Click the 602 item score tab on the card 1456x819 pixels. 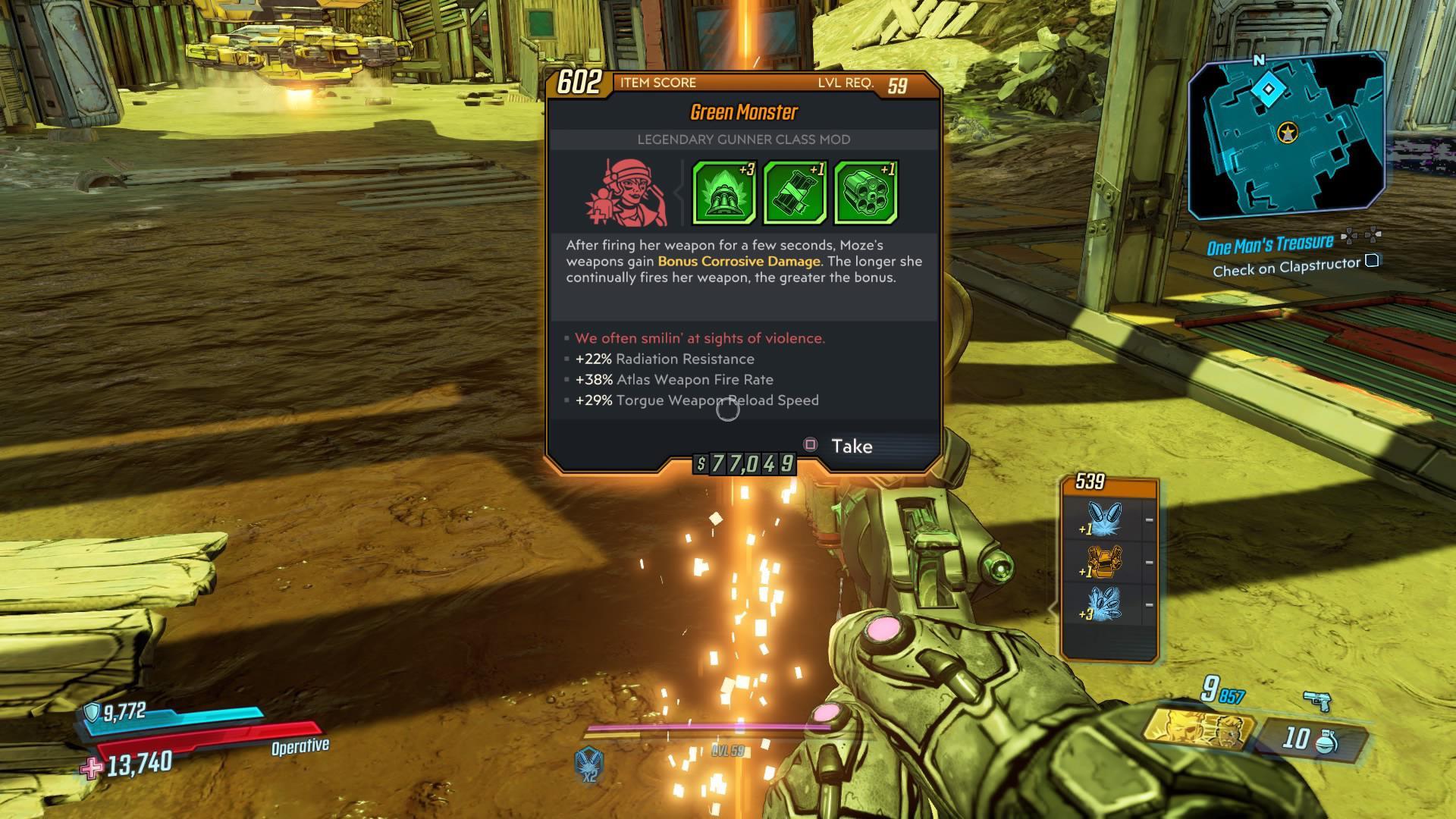[x=580, y=83]
